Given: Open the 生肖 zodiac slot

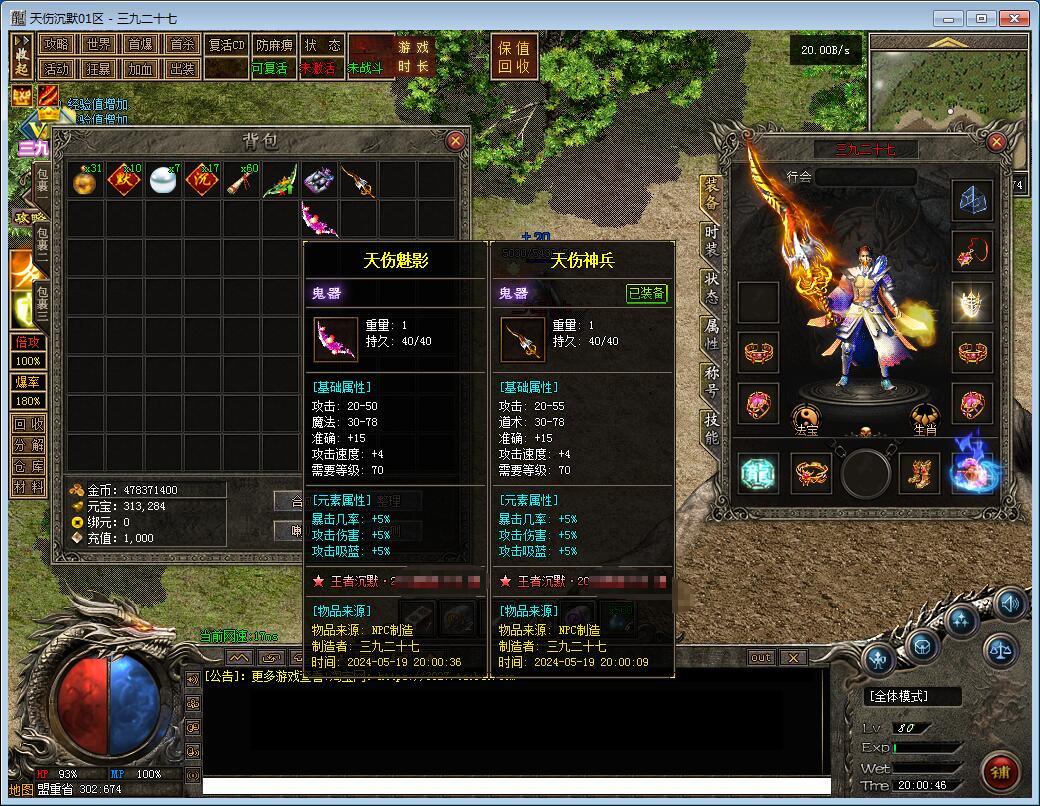Looking at the screenshot, I should 925,418.
